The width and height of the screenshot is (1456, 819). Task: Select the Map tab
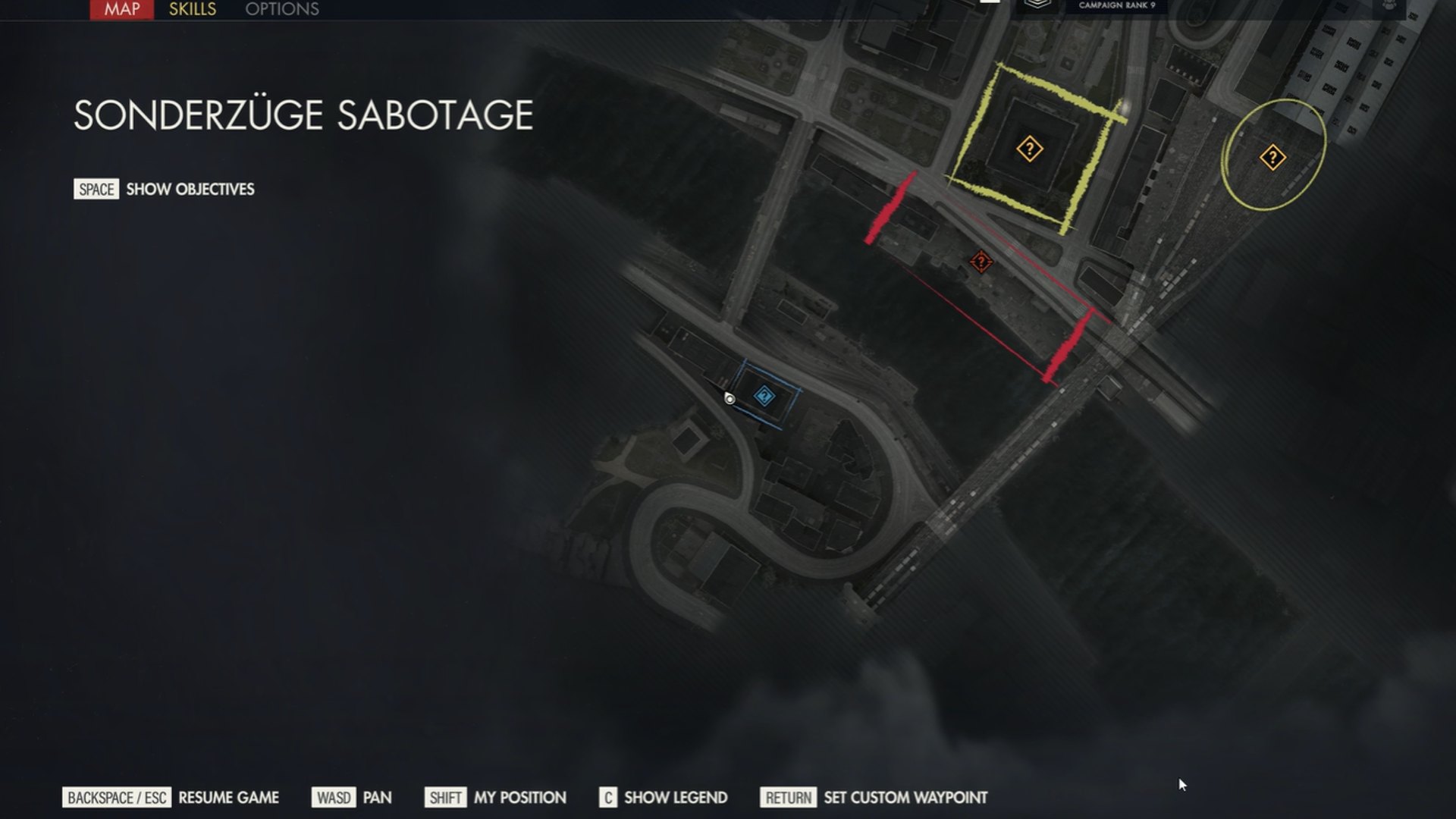tap(121, 9)
